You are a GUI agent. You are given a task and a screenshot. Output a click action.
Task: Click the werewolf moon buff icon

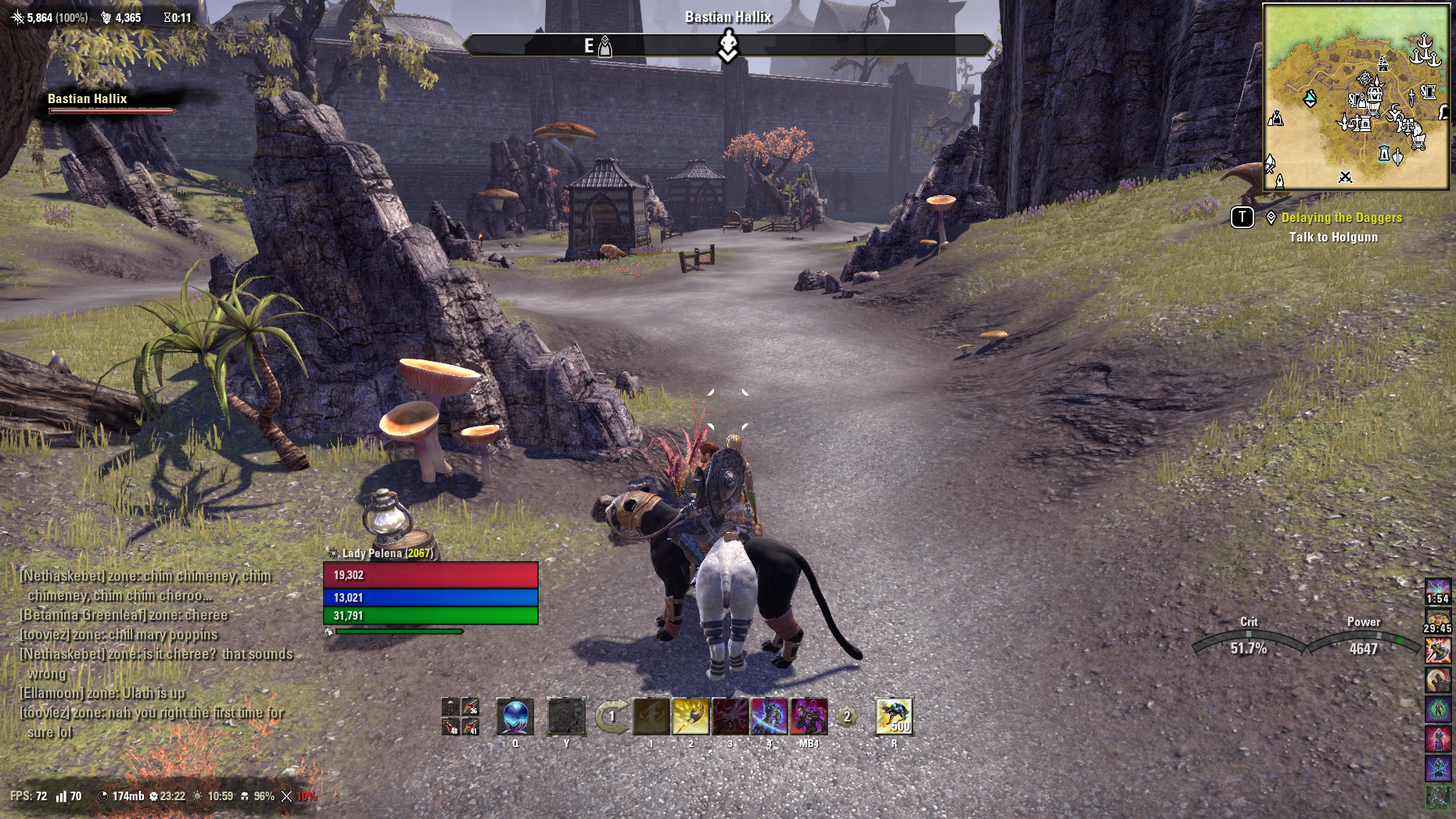[x=1437, y=680]
